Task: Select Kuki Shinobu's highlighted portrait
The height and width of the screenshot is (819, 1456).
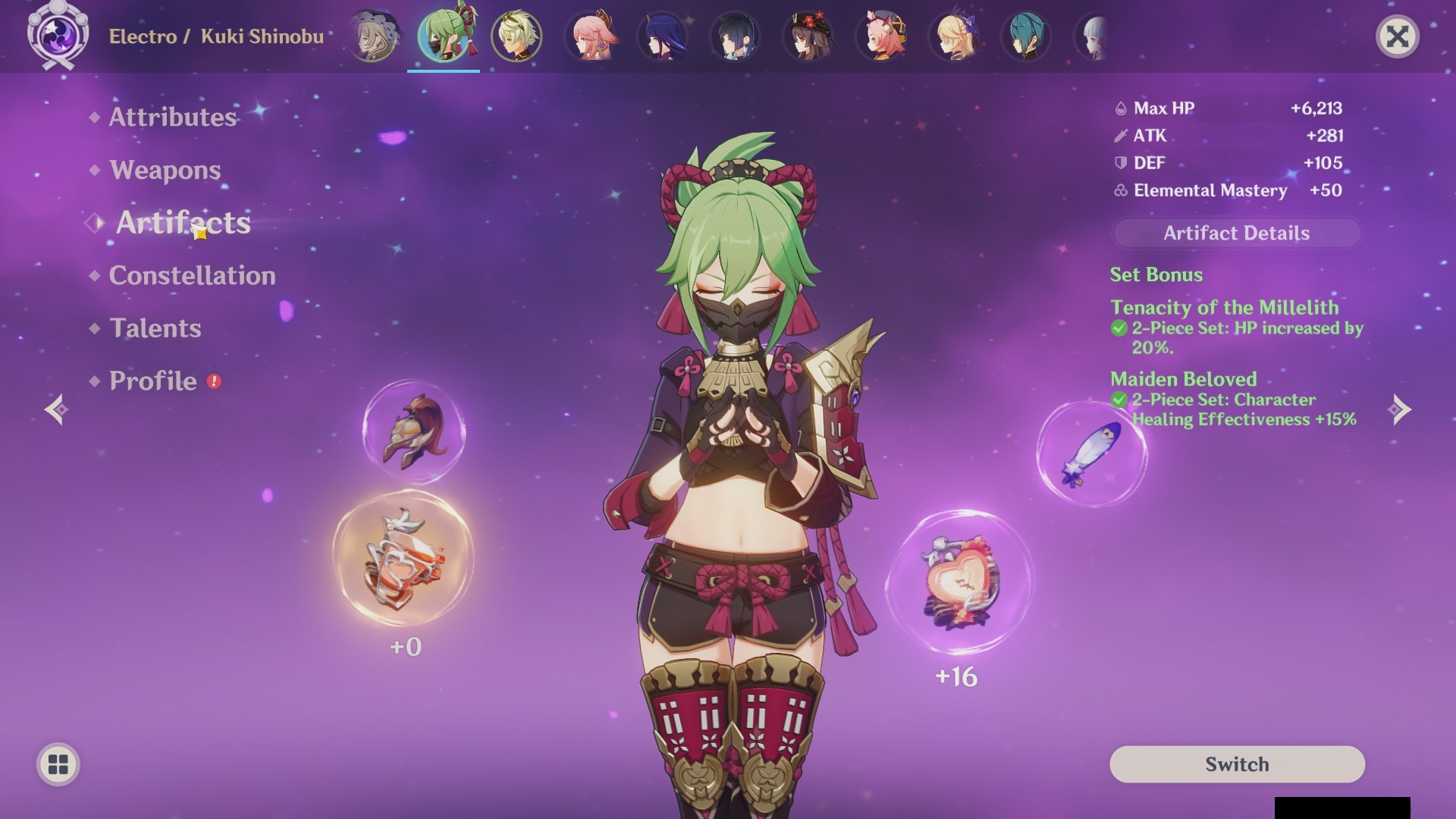Action: click(444, 36)
